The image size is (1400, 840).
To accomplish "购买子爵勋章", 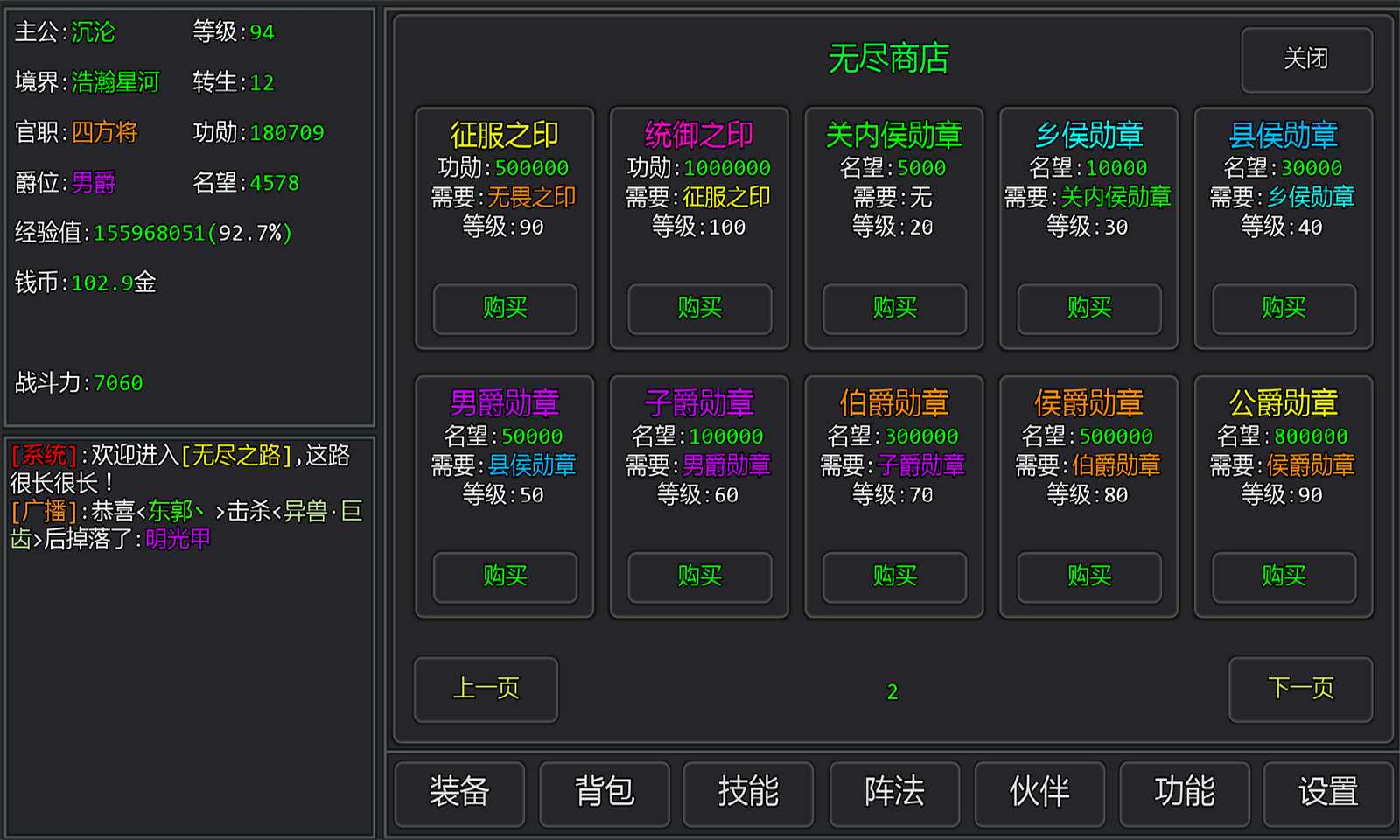I will 699,577.
